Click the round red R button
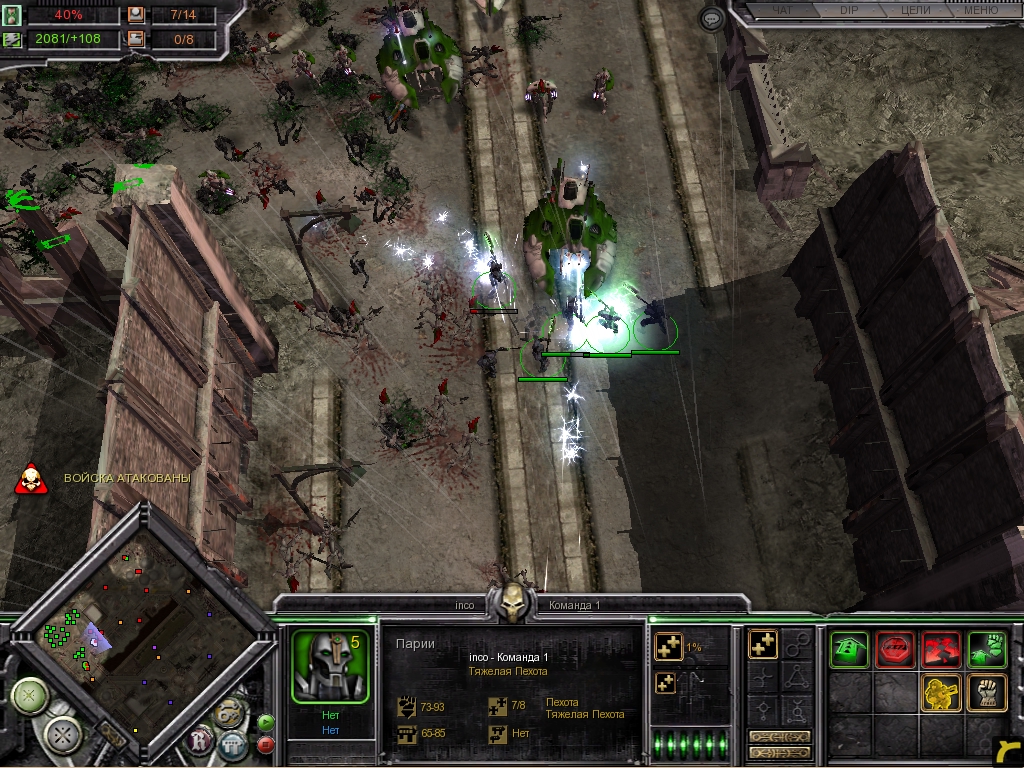Viewport: 1024px width, 768px height. point(199,741)
